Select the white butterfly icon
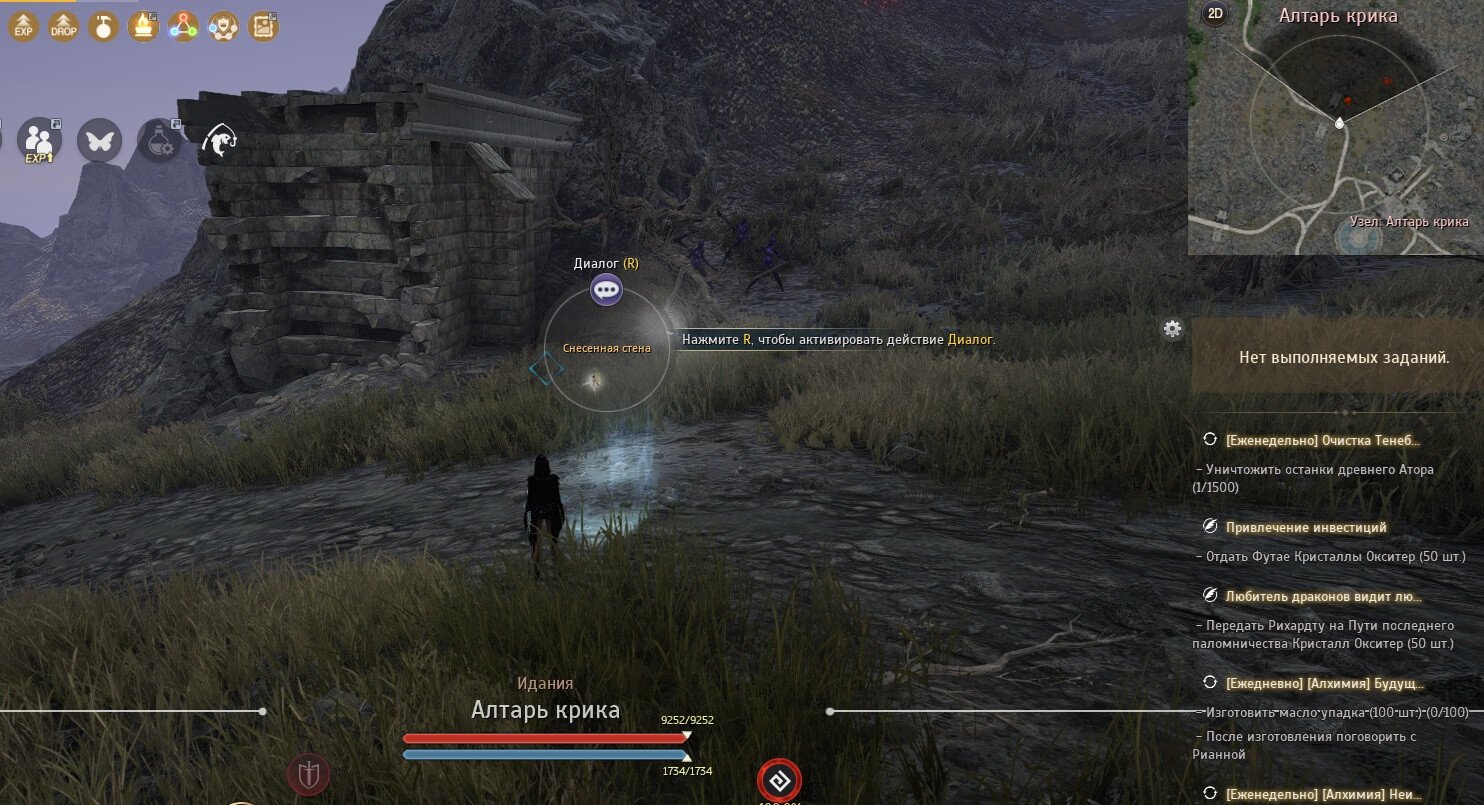 (100, 141)
